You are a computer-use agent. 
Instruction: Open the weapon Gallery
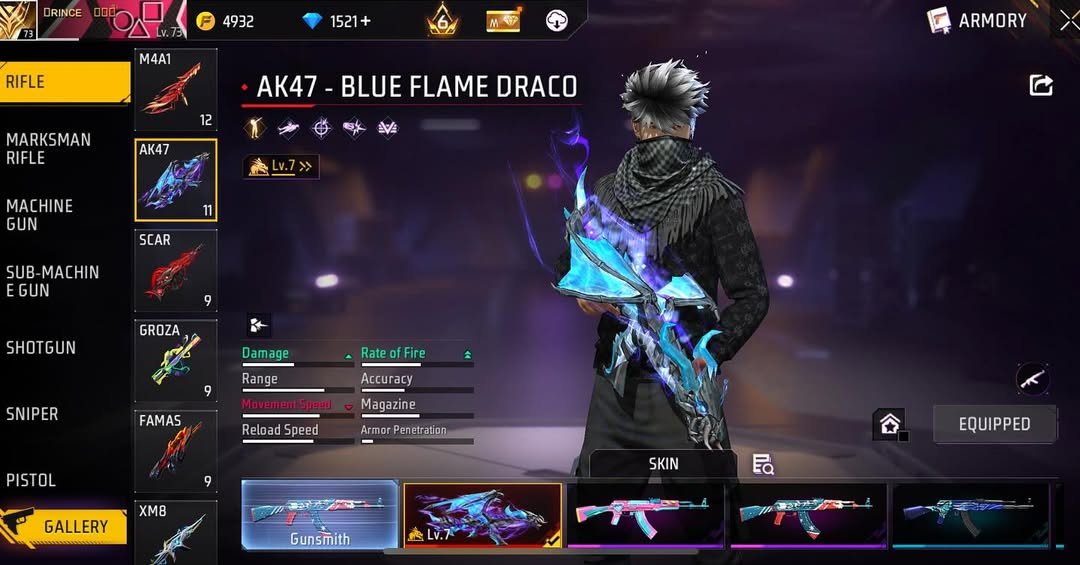[66, 526]
